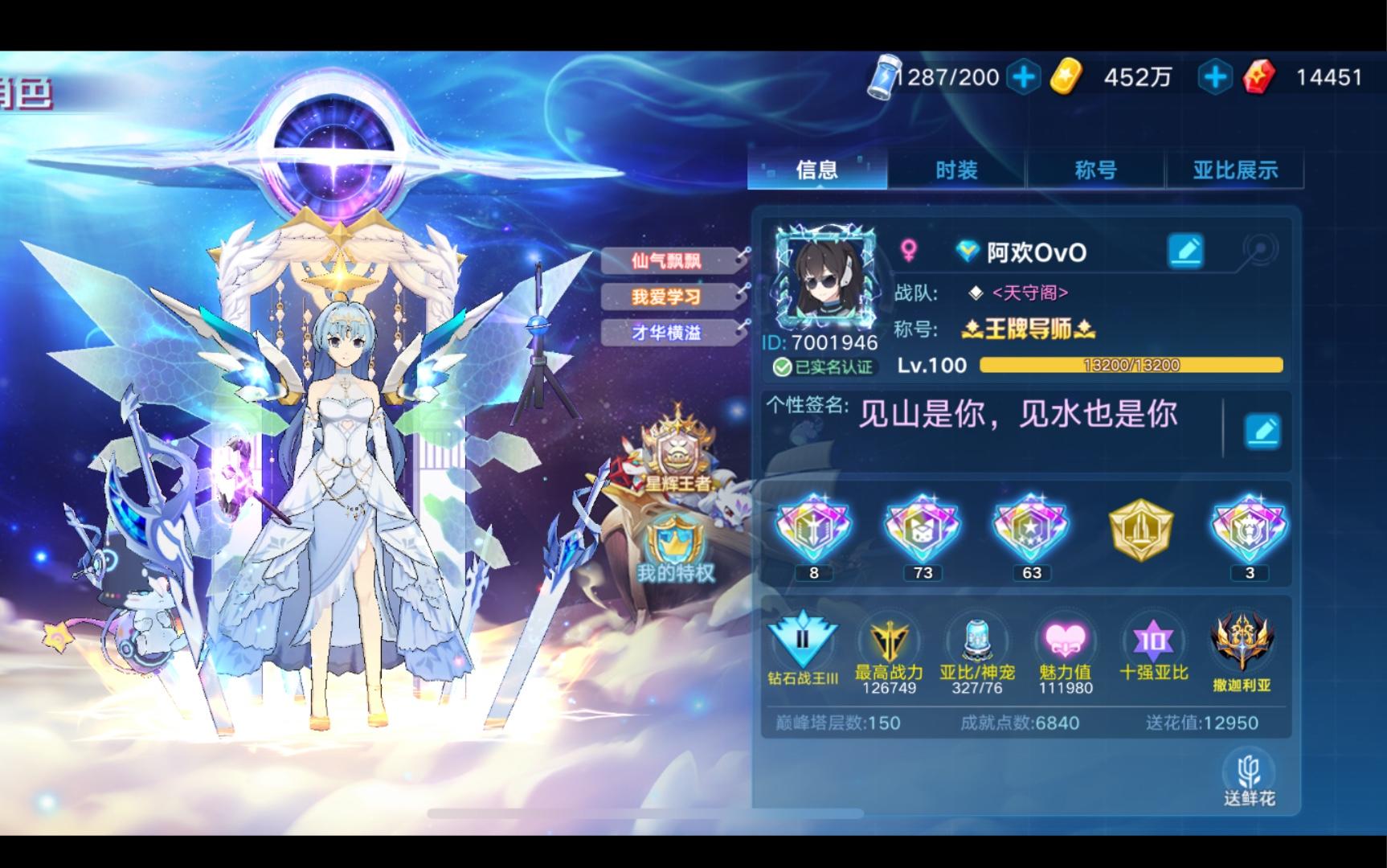Expand the 才华横溢 tag label

[665, 334]
